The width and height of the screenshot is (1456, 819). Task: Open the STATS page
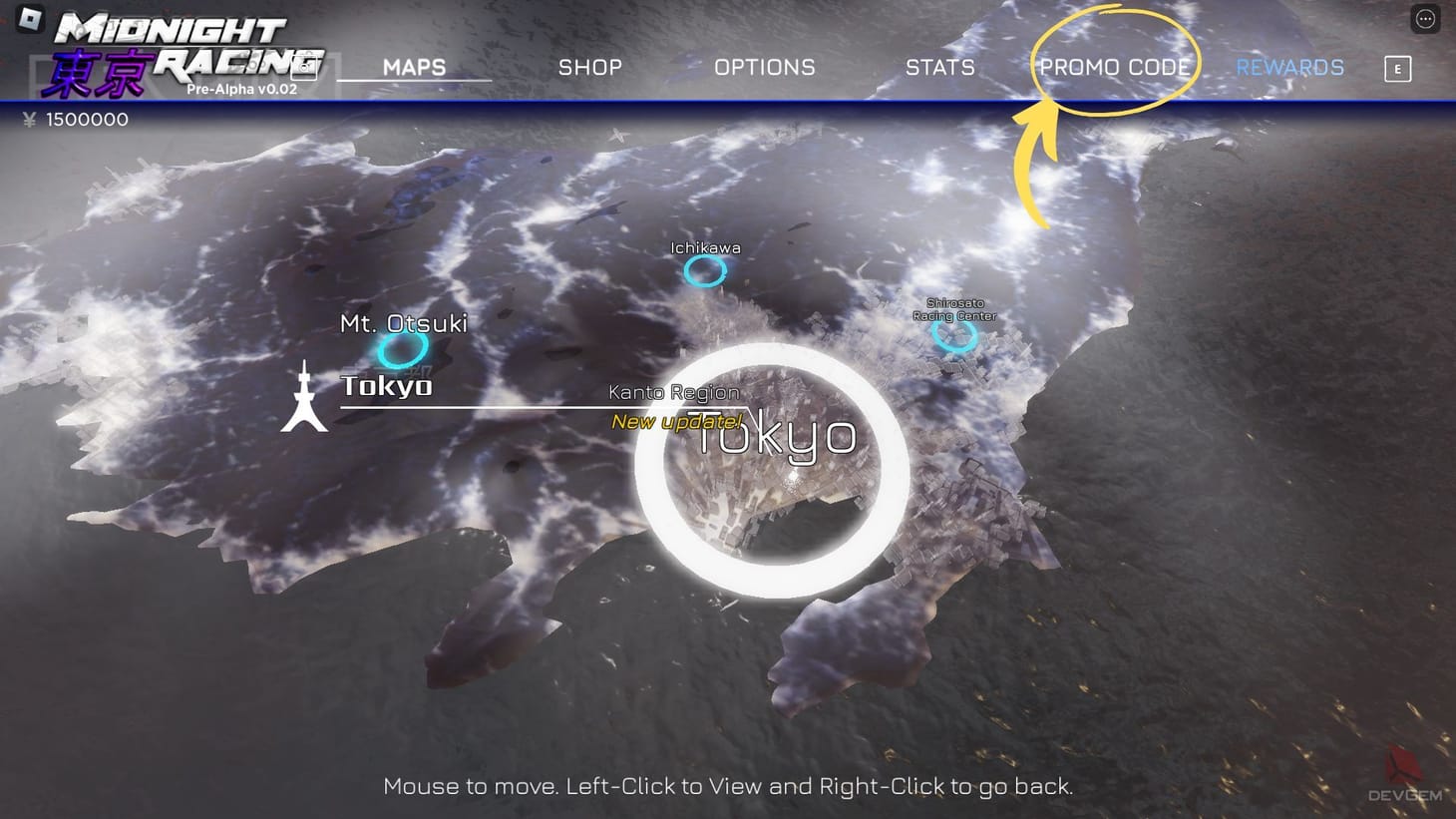click(939, 67)
